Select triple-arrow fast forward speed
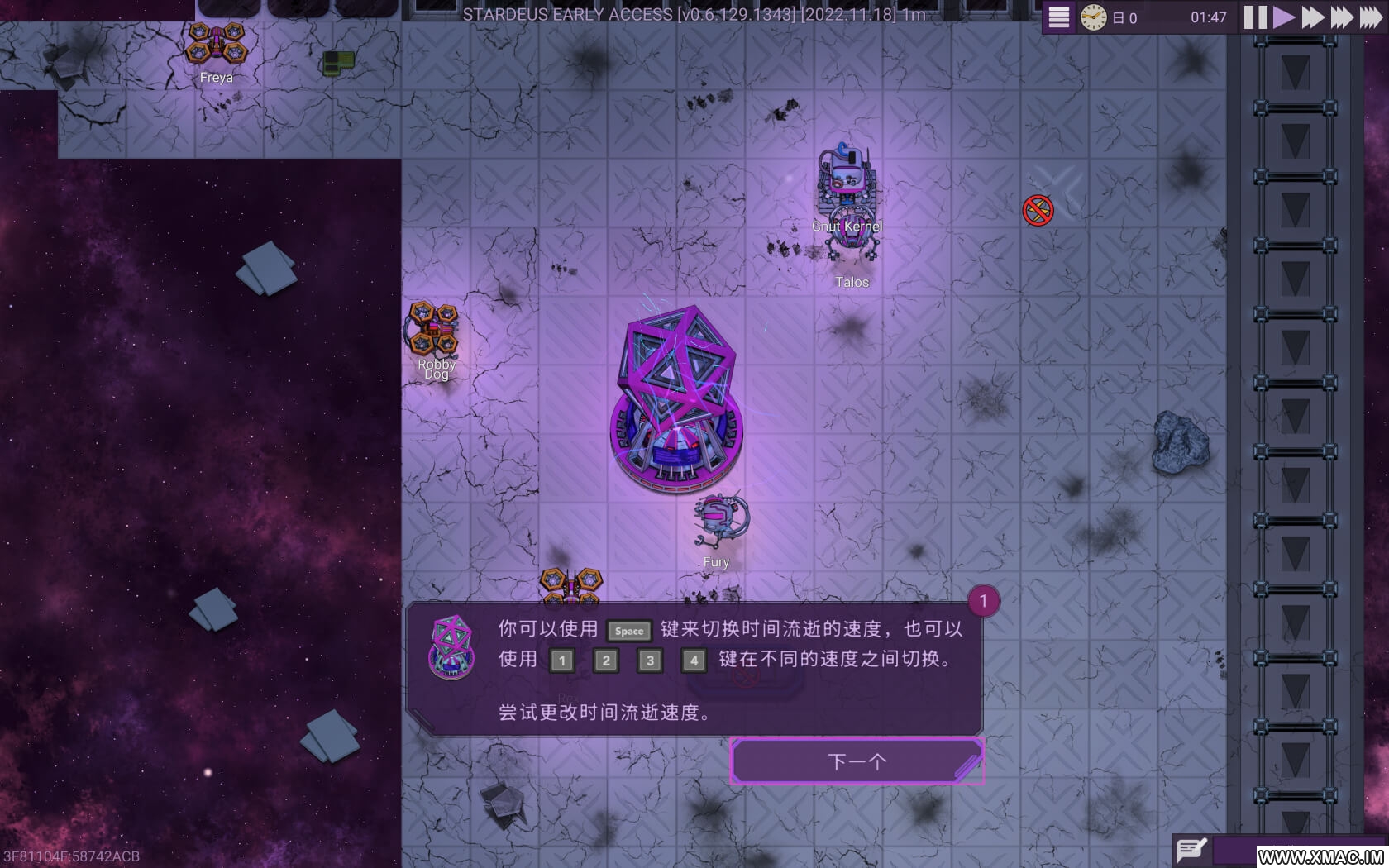 click(1341, 17)
